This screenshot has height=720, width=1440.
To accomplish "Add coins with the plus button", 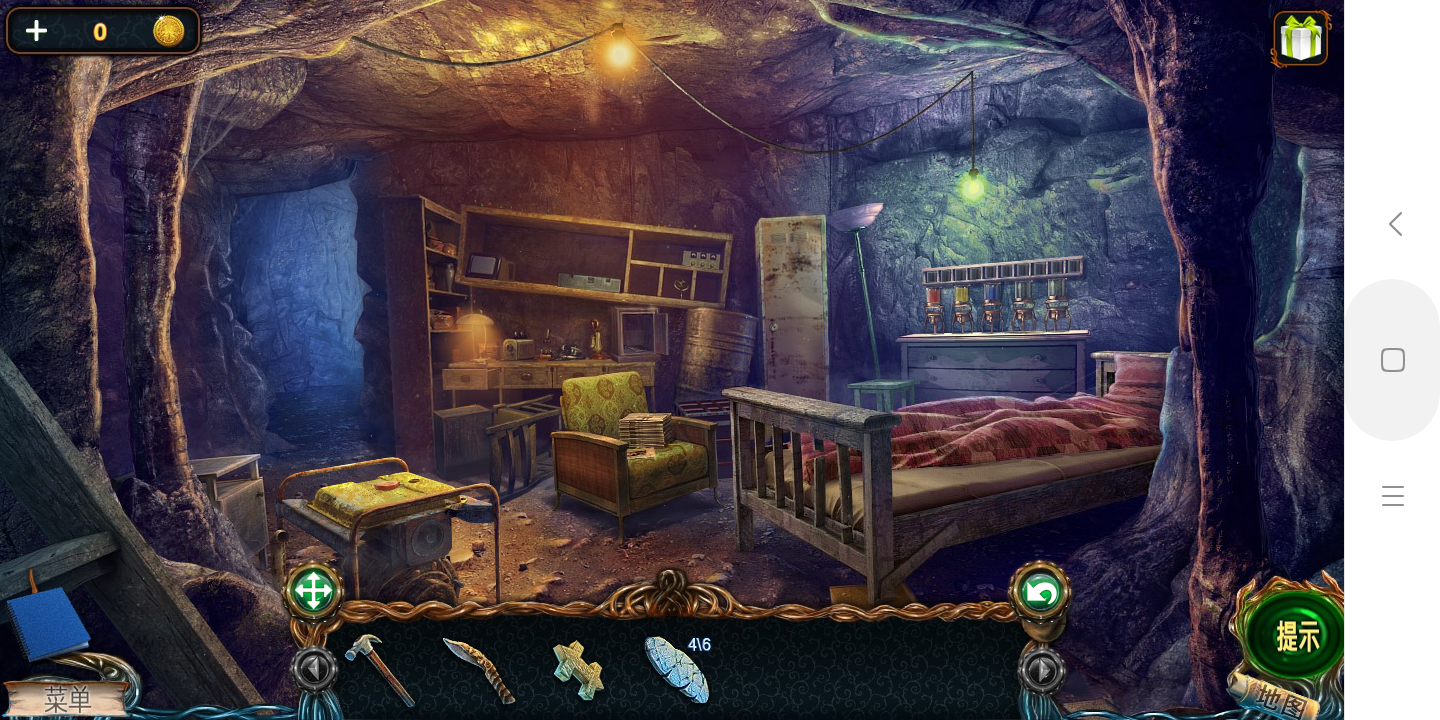I will click(x=36, y=31).
